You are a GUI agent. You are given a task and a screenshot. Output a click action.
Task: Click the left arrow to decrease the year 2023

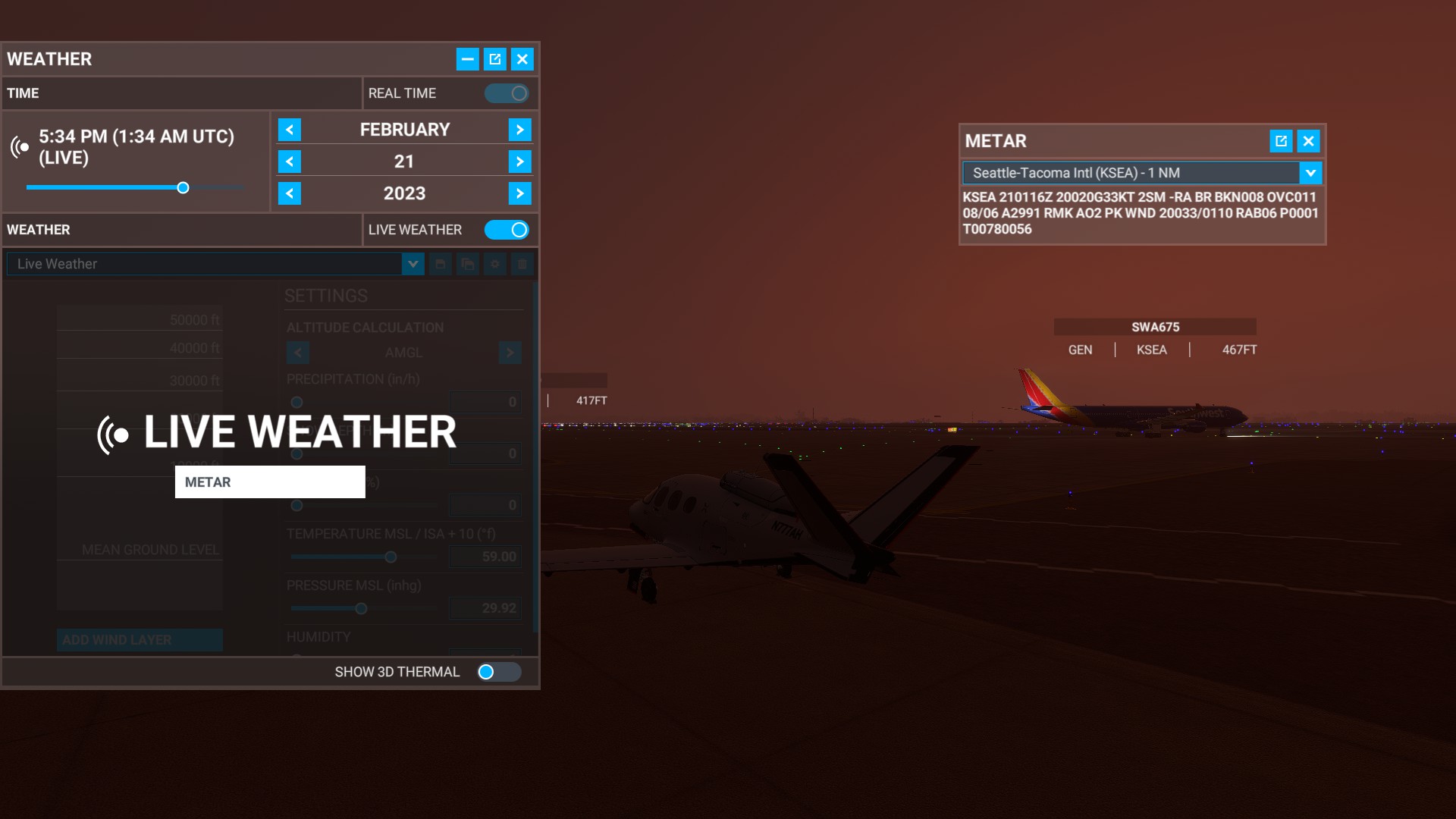click(x=290, y=193)
